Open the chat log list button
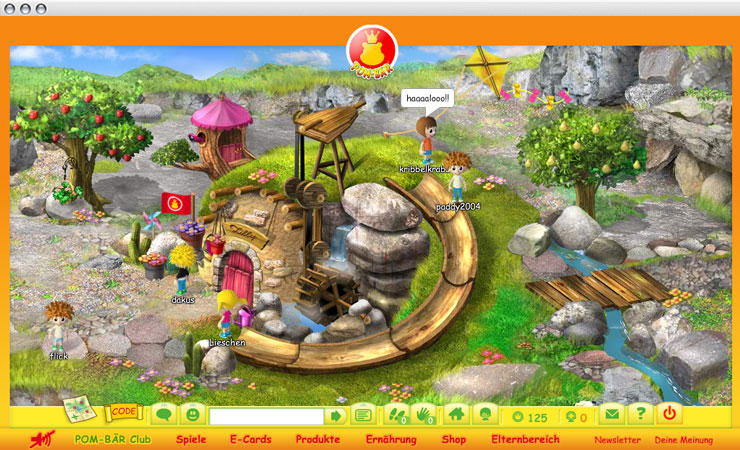This screenshot has height=450, width=740. pyautogui.click(x=362, y=415)
